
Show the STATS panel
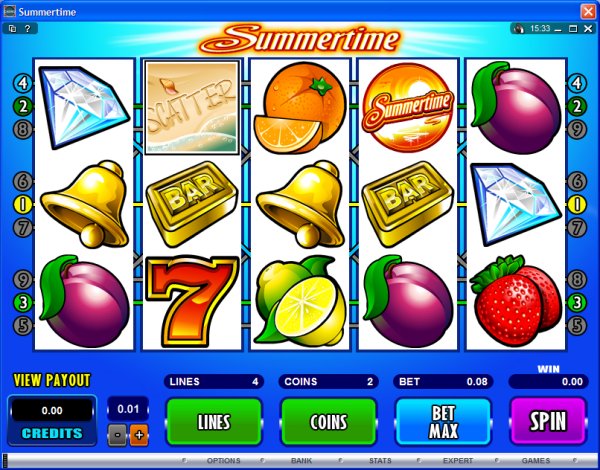[379, 461]
